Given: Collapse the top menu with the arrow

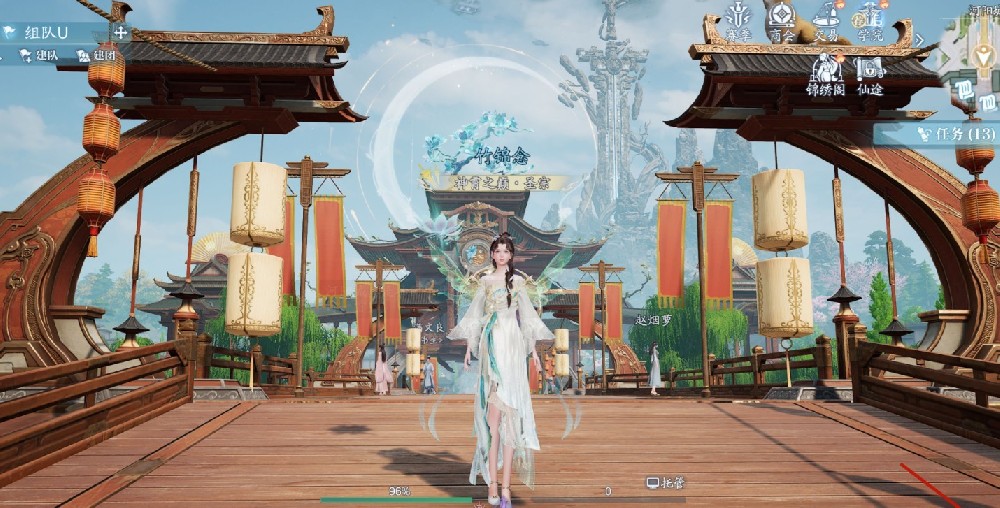Looking at the screenshot, I should [919, 40].
